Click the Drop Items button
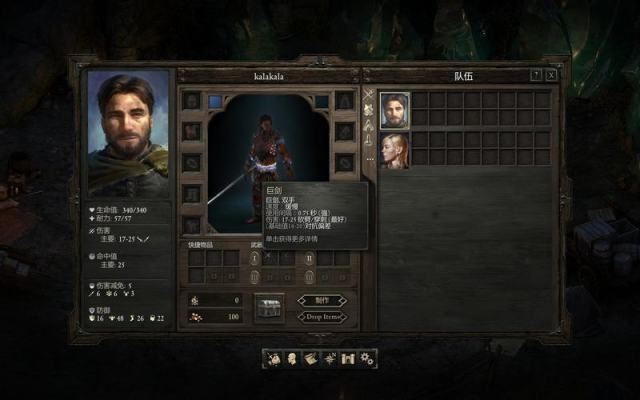This screenshot has height=400, width=640. coord(322,316)
